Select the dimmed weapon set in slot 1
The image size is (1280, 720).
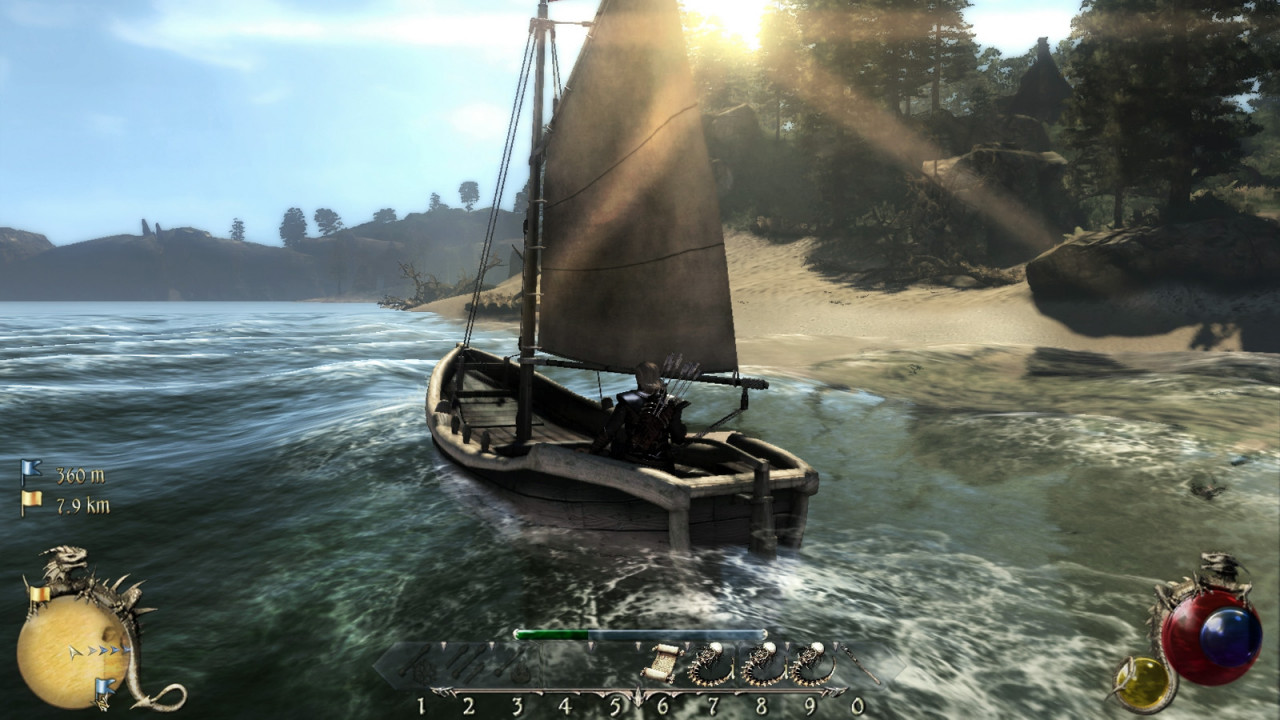click(x=420, y=665)
